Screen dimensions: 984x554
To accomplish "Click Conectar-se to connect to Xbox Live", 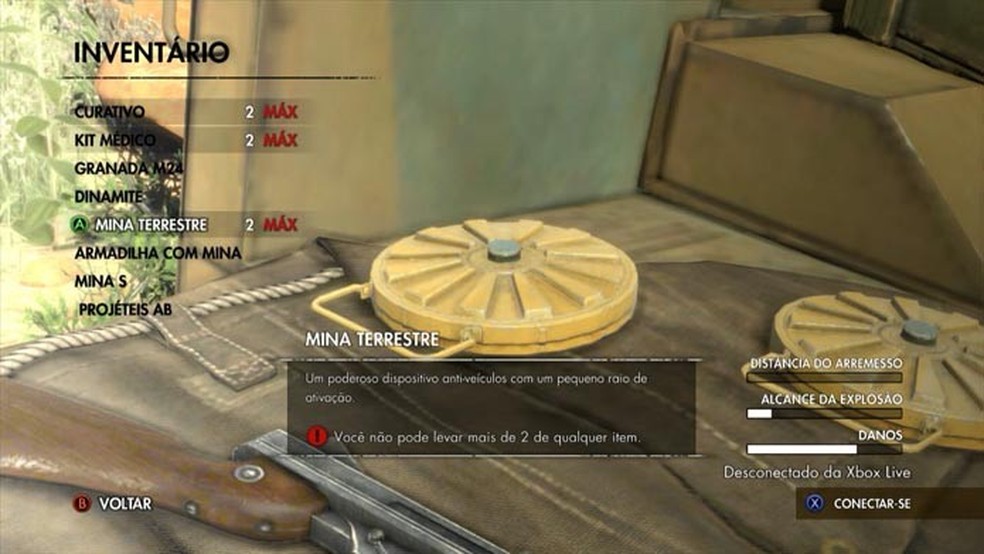I will coord(870,504).
